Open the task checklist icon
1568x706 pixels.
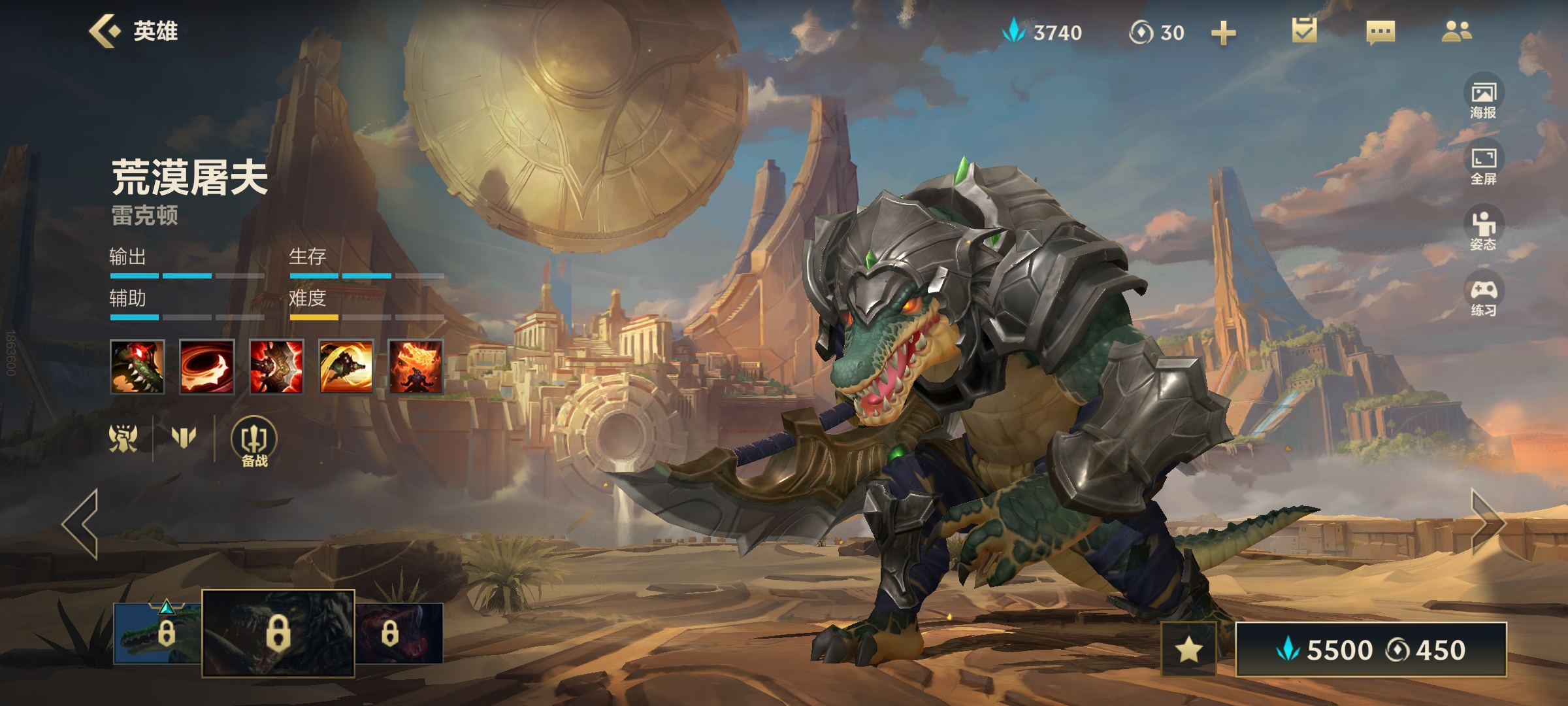pyautogui.click(x=1304, y=31)
